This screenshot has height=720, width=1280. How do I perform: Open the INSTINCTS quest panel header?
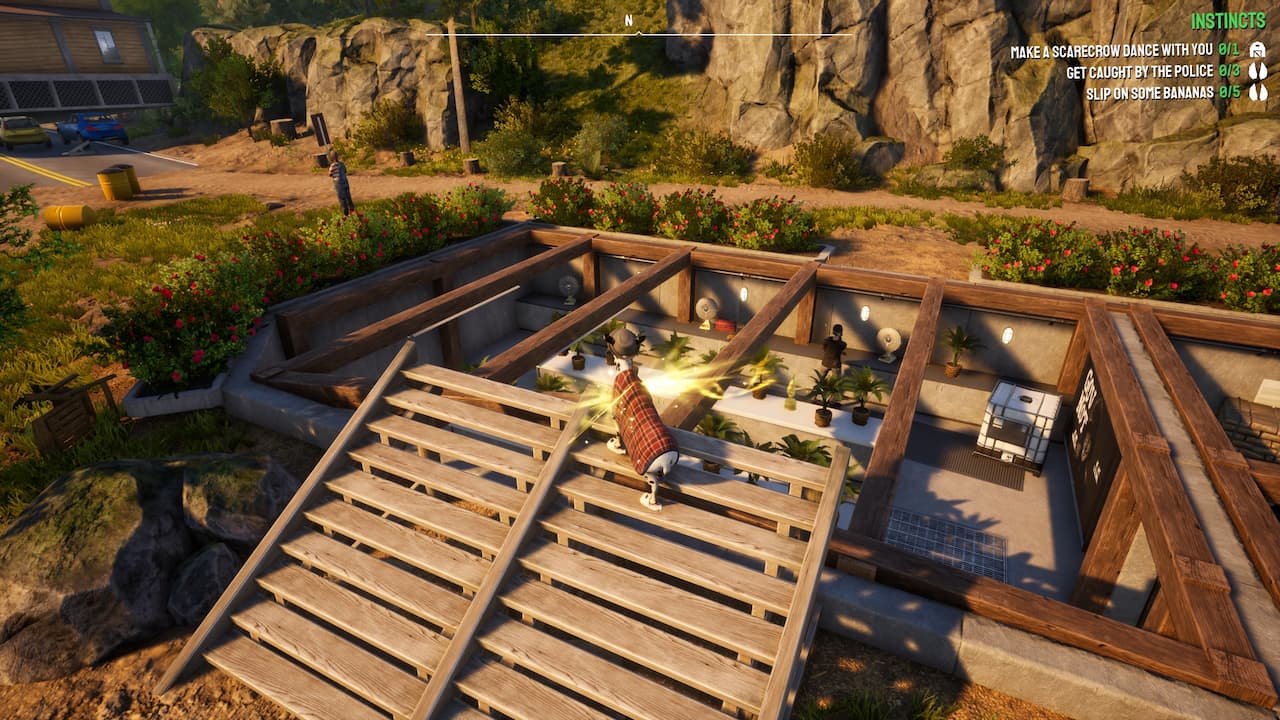pos(1228,18)
